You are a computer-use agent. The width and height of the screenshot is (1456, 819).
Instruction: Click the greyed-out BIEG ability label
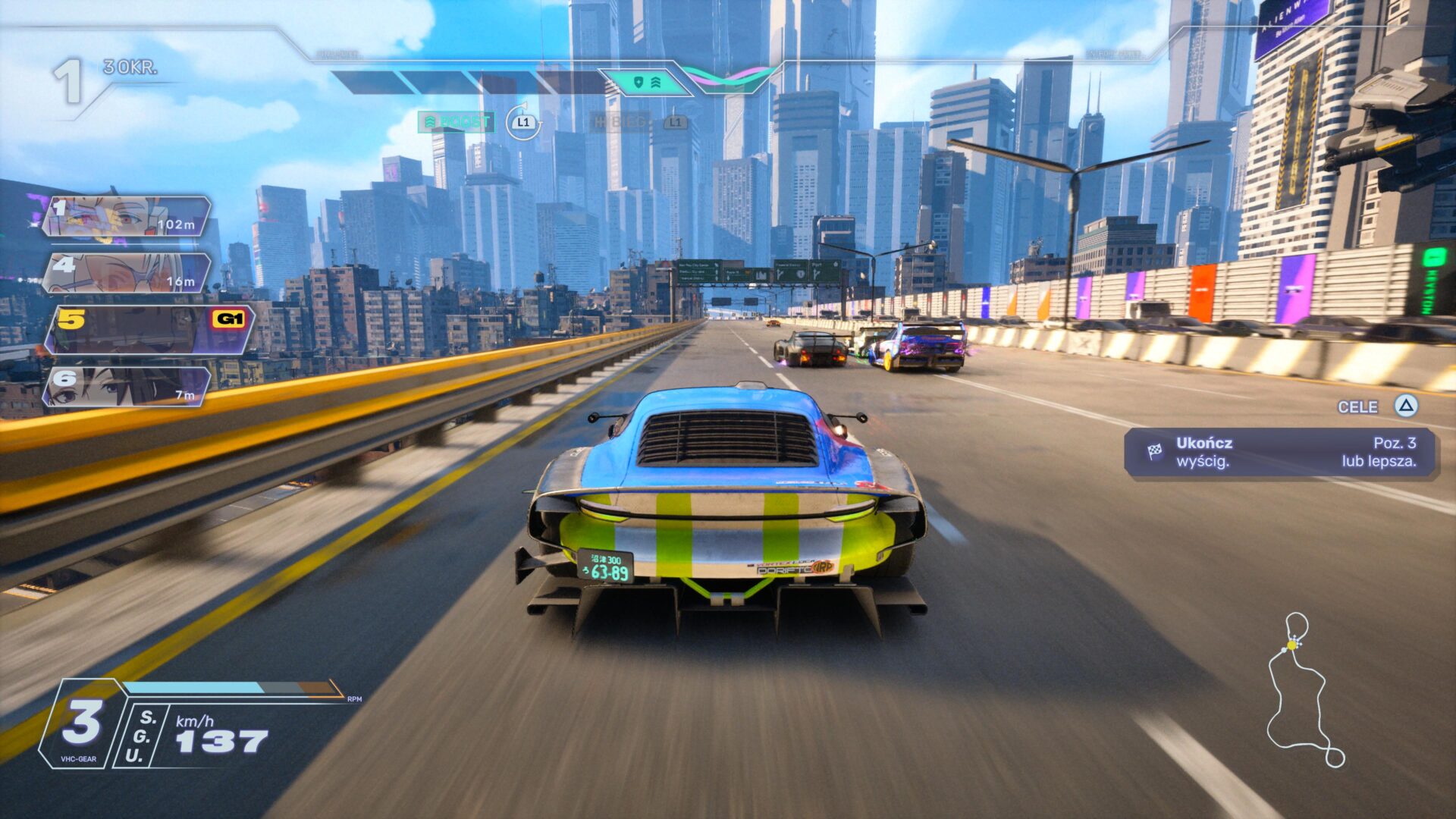620,122
